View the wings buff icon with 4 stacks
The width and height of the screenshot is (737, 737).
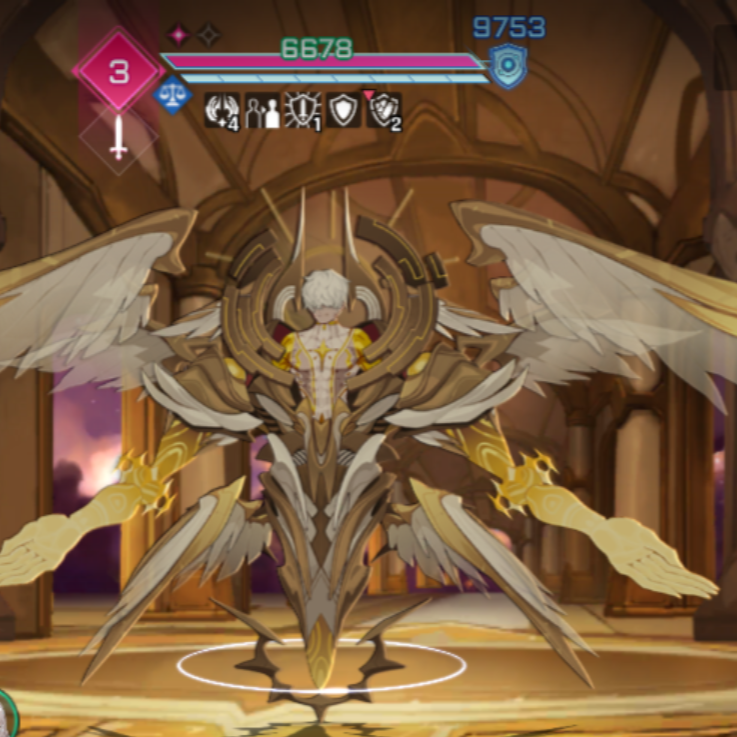coord(220,110)
